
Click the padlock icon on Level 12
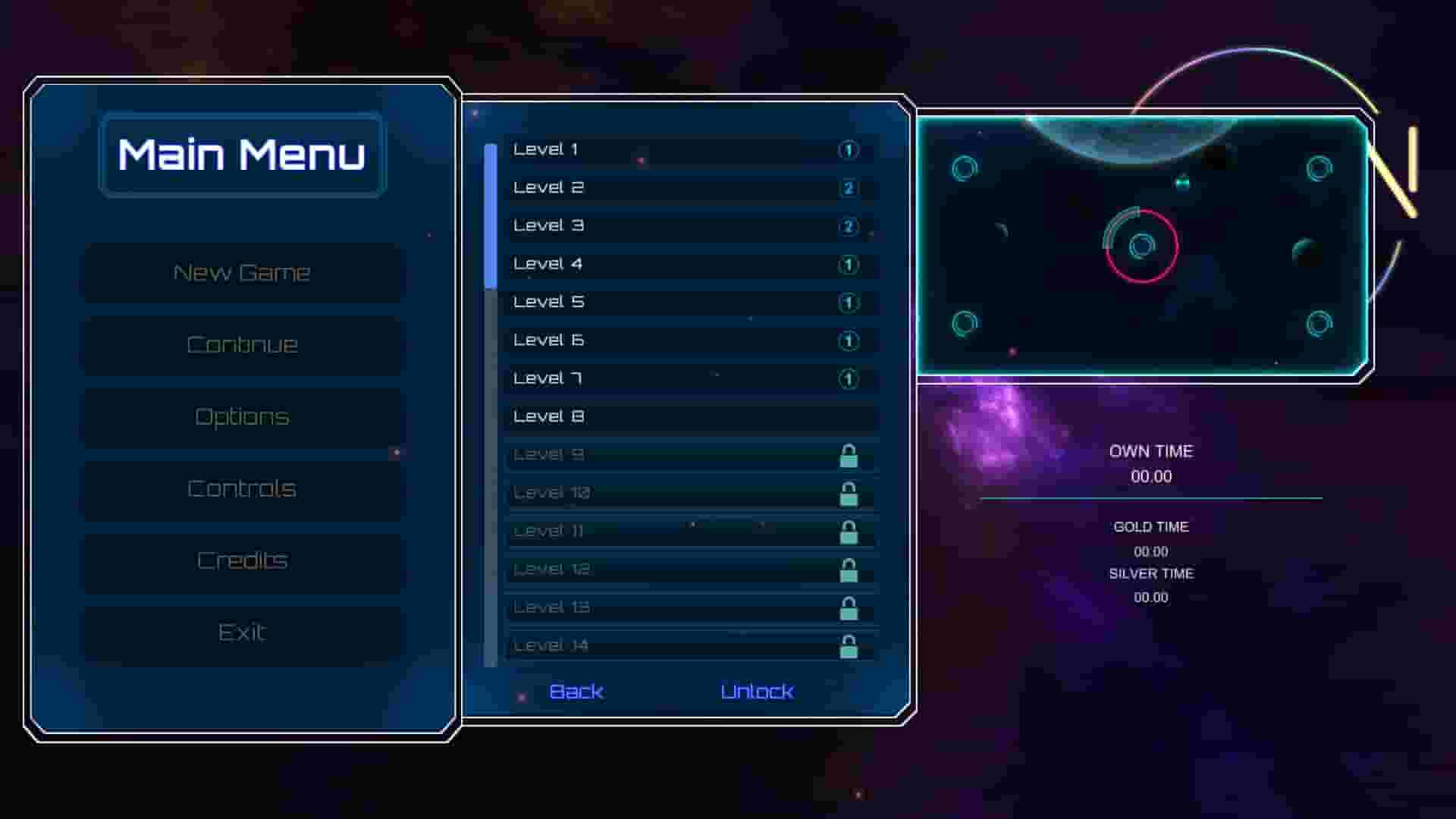(x=849, y=570)
